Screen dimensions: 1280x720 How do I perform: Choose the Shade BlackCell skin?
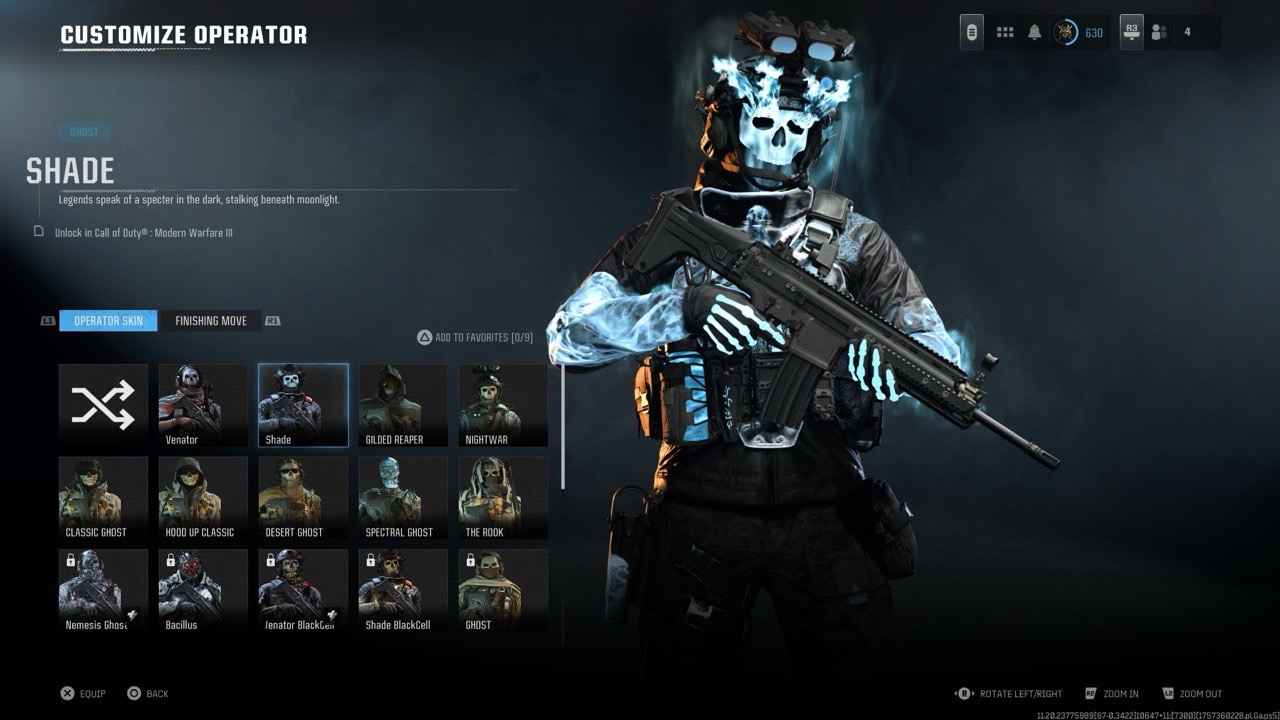coord(403,590)
